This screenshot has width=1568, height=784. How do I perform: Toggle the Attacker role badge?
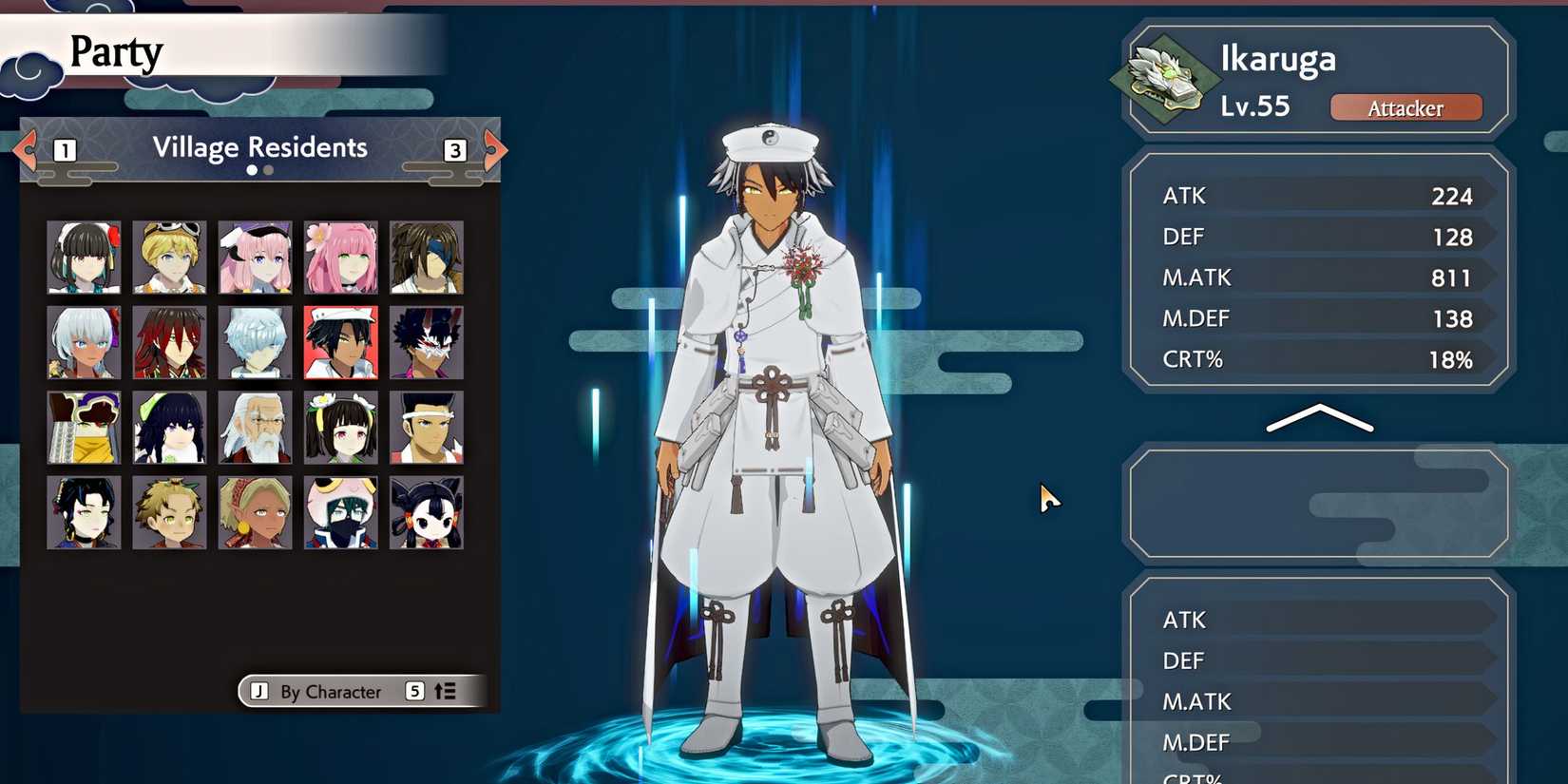click(1406, 107)
